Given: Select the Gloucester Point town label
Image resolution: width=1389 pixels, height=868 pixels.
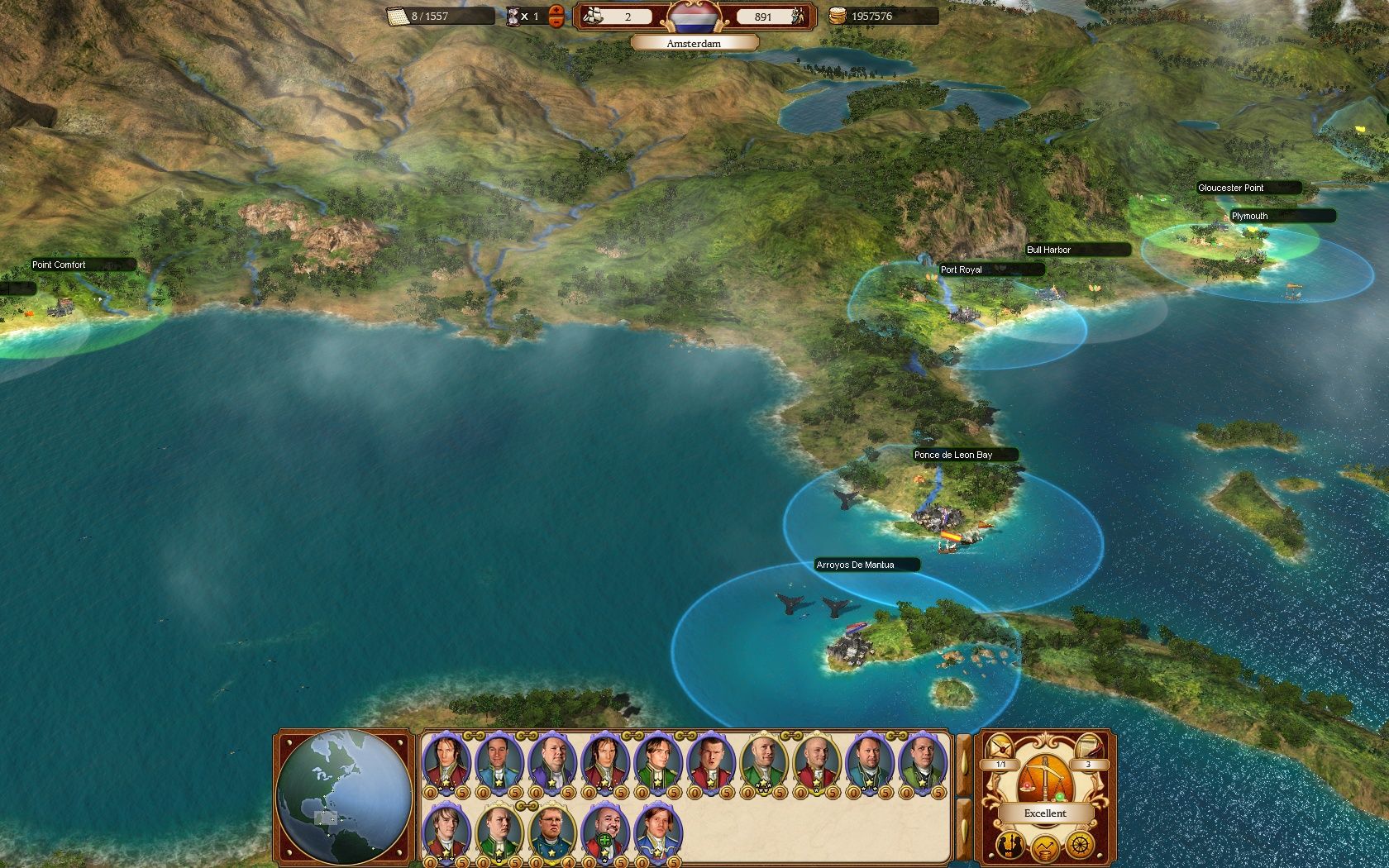Looking at the screenshot, I should coord(1231,188).
